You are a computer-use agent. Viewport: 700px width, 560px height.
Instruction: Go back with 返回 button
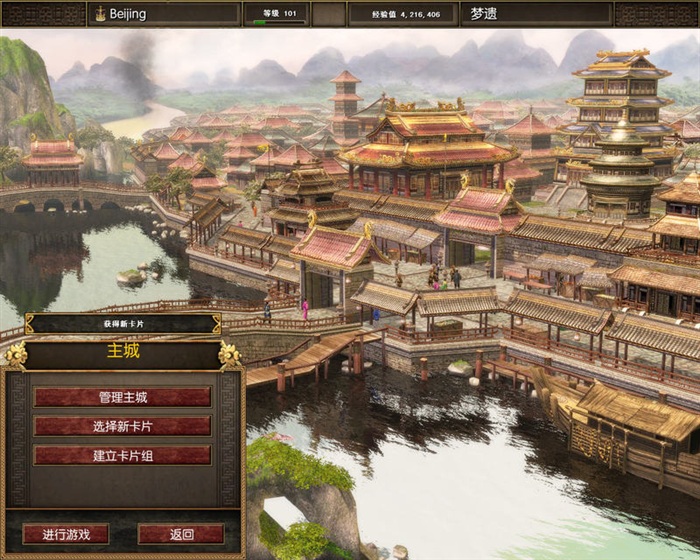point(181,534)
